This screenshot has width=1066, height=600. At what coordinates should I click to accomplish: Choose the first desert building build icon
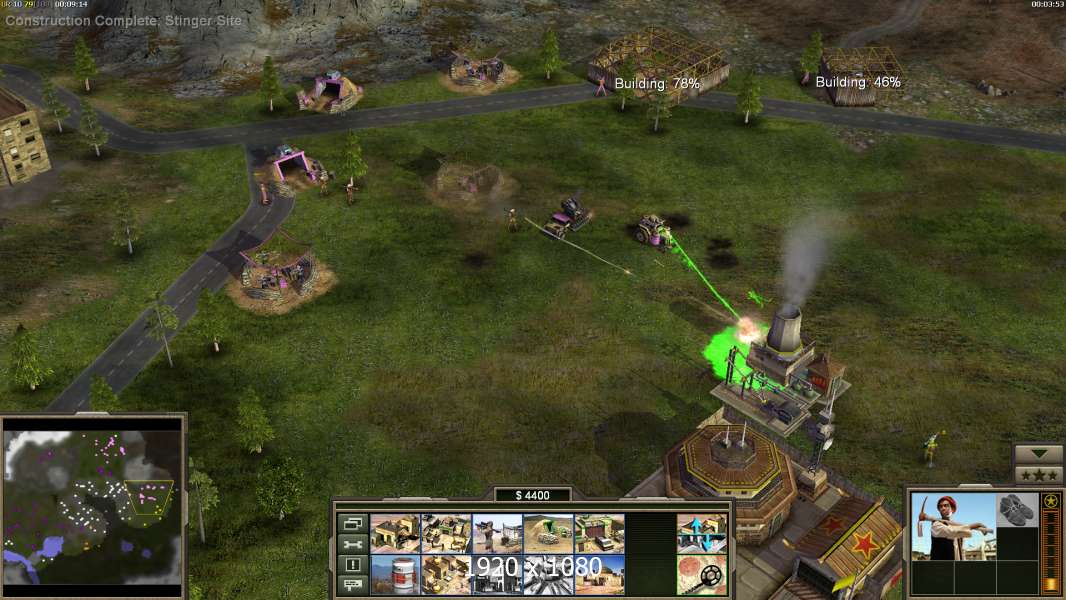coord(395,533)
